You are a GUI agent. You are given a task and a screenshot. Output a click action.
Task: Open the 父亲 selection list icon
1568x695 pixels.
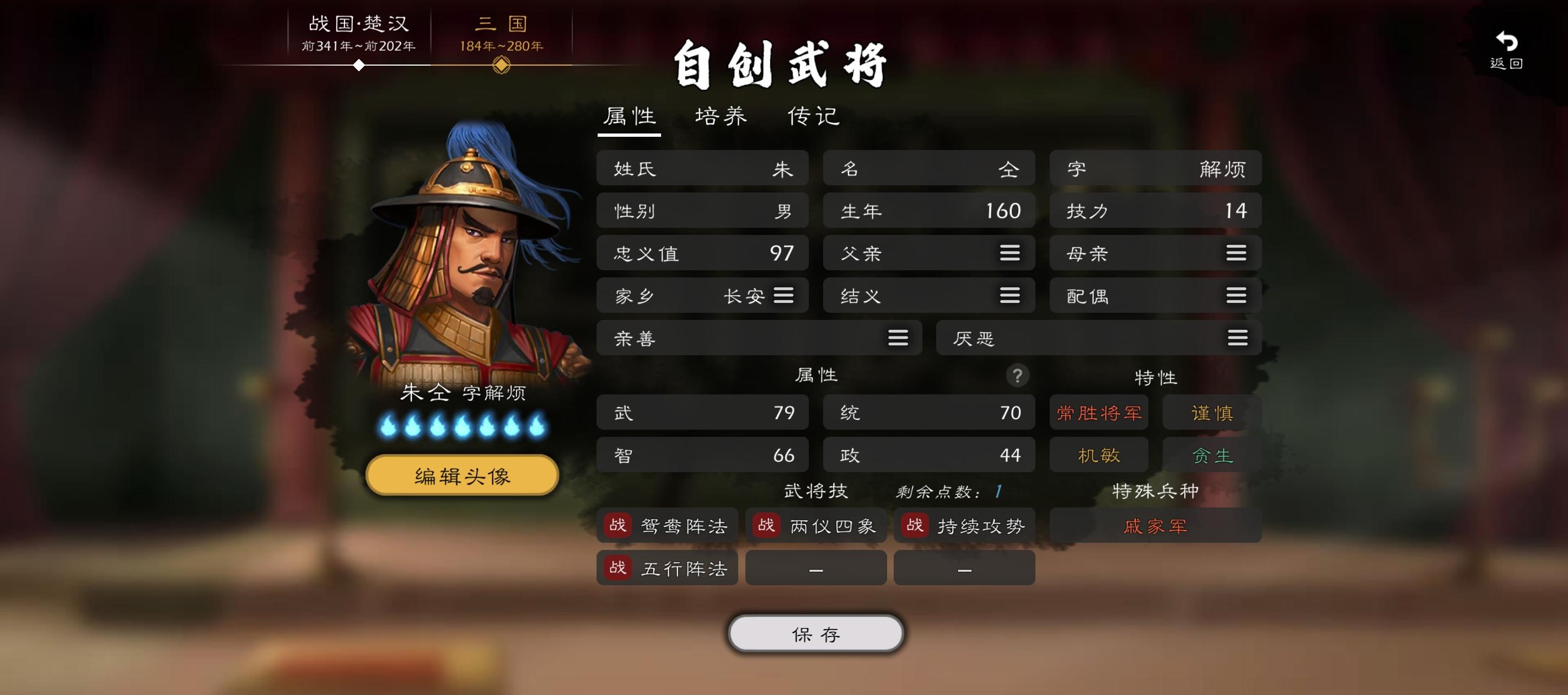(1010, 253)
